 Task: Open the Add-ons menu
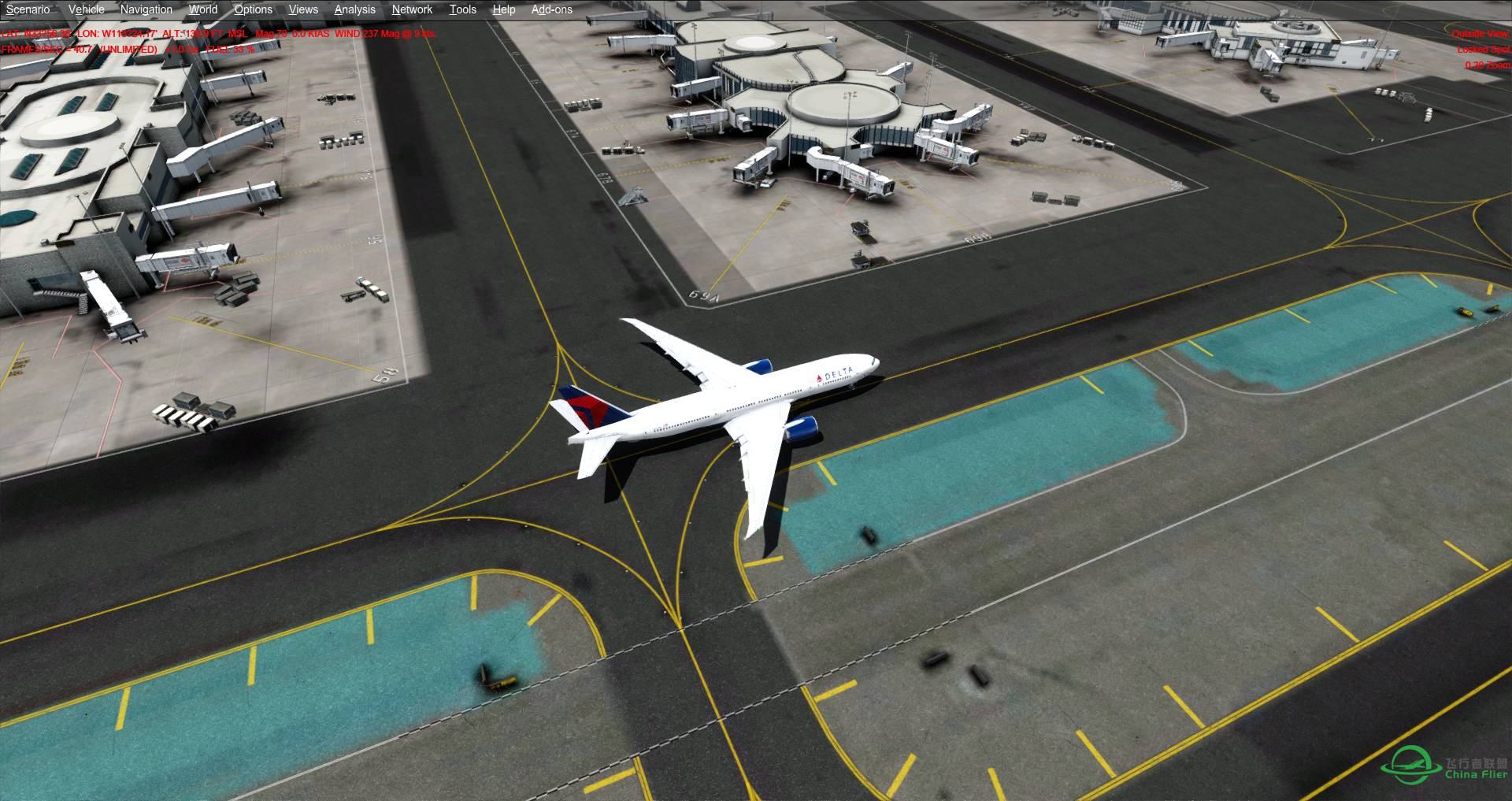pyautogui.click(x=551, y=9)
